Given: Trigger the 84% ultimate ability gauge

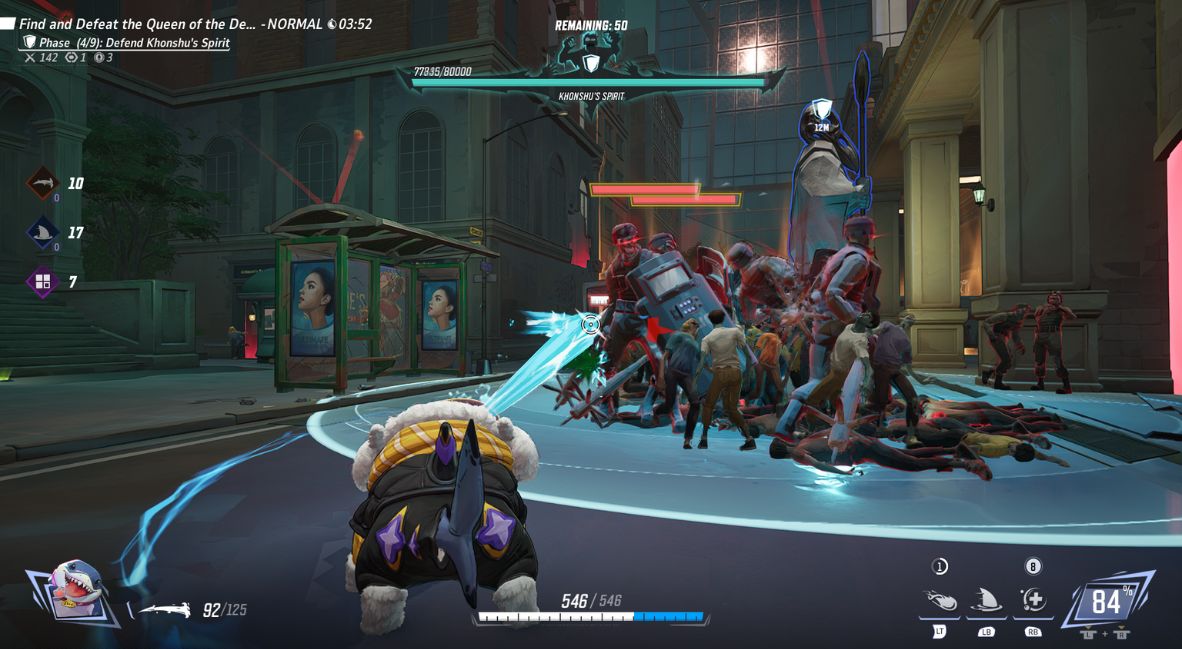Looking at the screenshot, I should (1106, 602).
